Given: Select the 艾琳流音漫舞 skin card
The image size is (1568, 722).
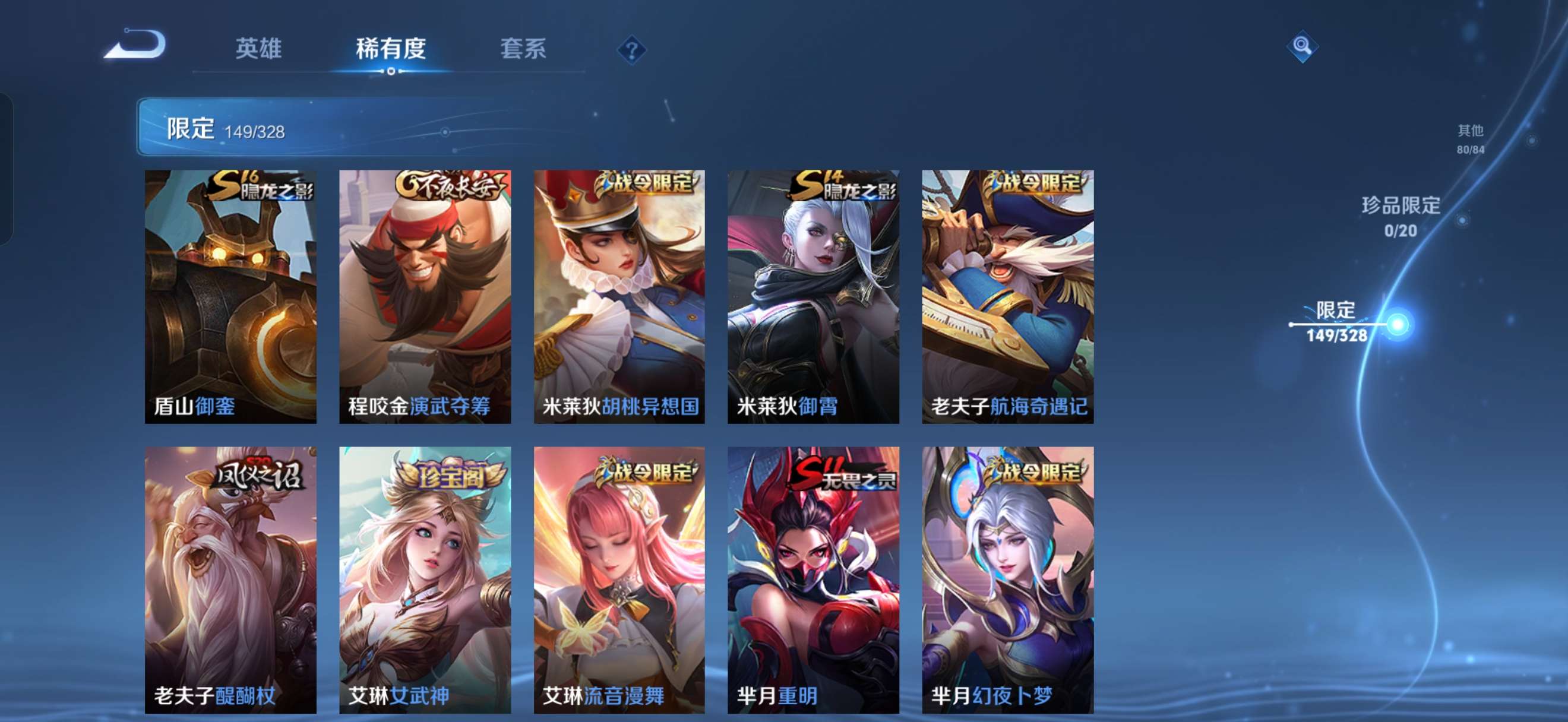Looking at the screenshot, I should pyautogui.click(x=619, y=579).
